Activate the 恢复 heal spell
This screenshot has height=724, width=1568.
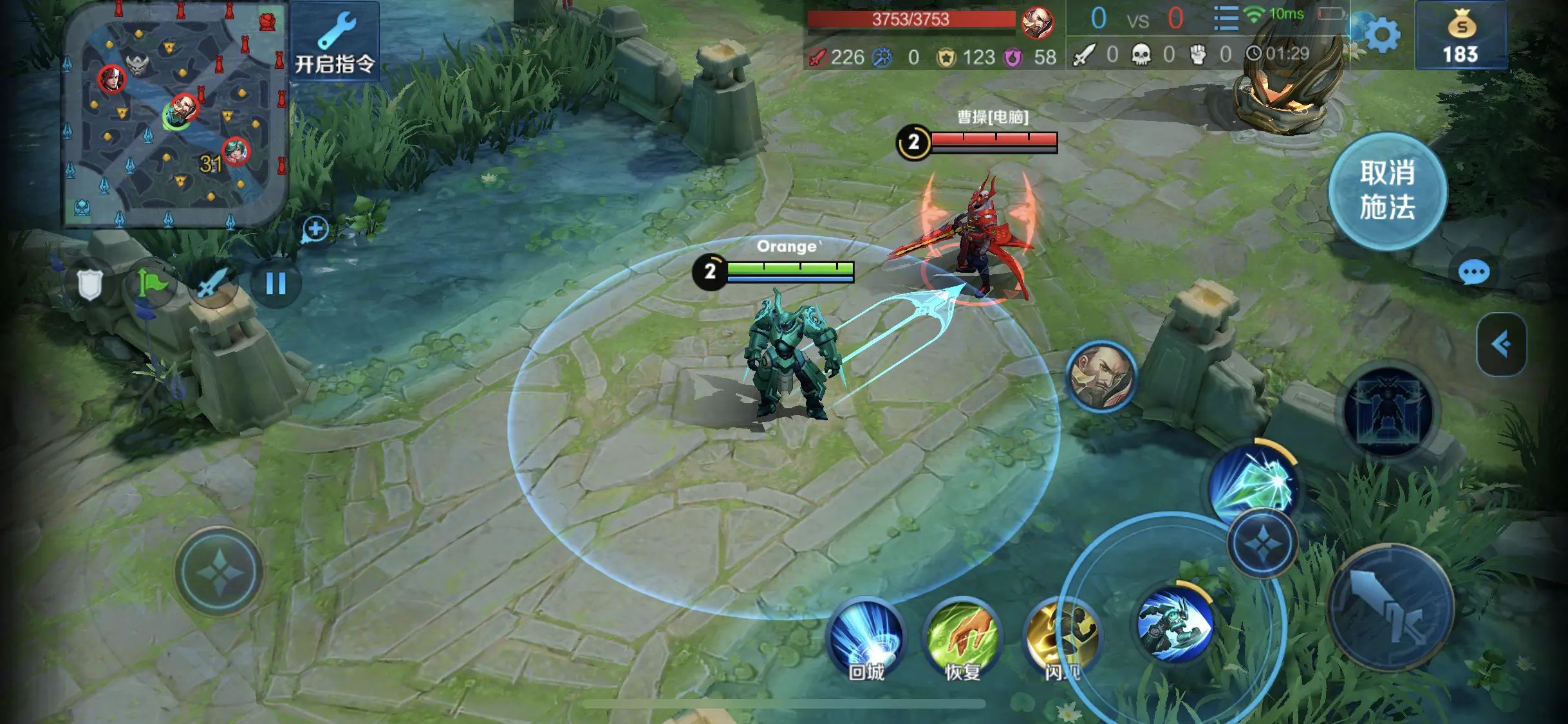(x=962, y=638)
